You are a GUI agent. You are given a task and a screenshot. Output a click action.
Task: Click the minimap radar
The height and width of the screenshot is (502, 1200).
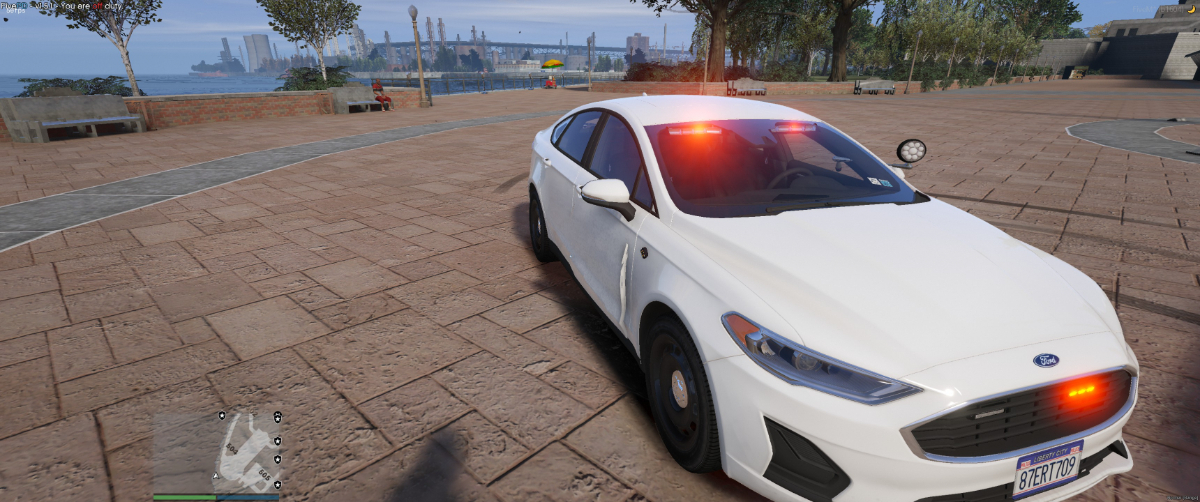click(x=216, y=452)
